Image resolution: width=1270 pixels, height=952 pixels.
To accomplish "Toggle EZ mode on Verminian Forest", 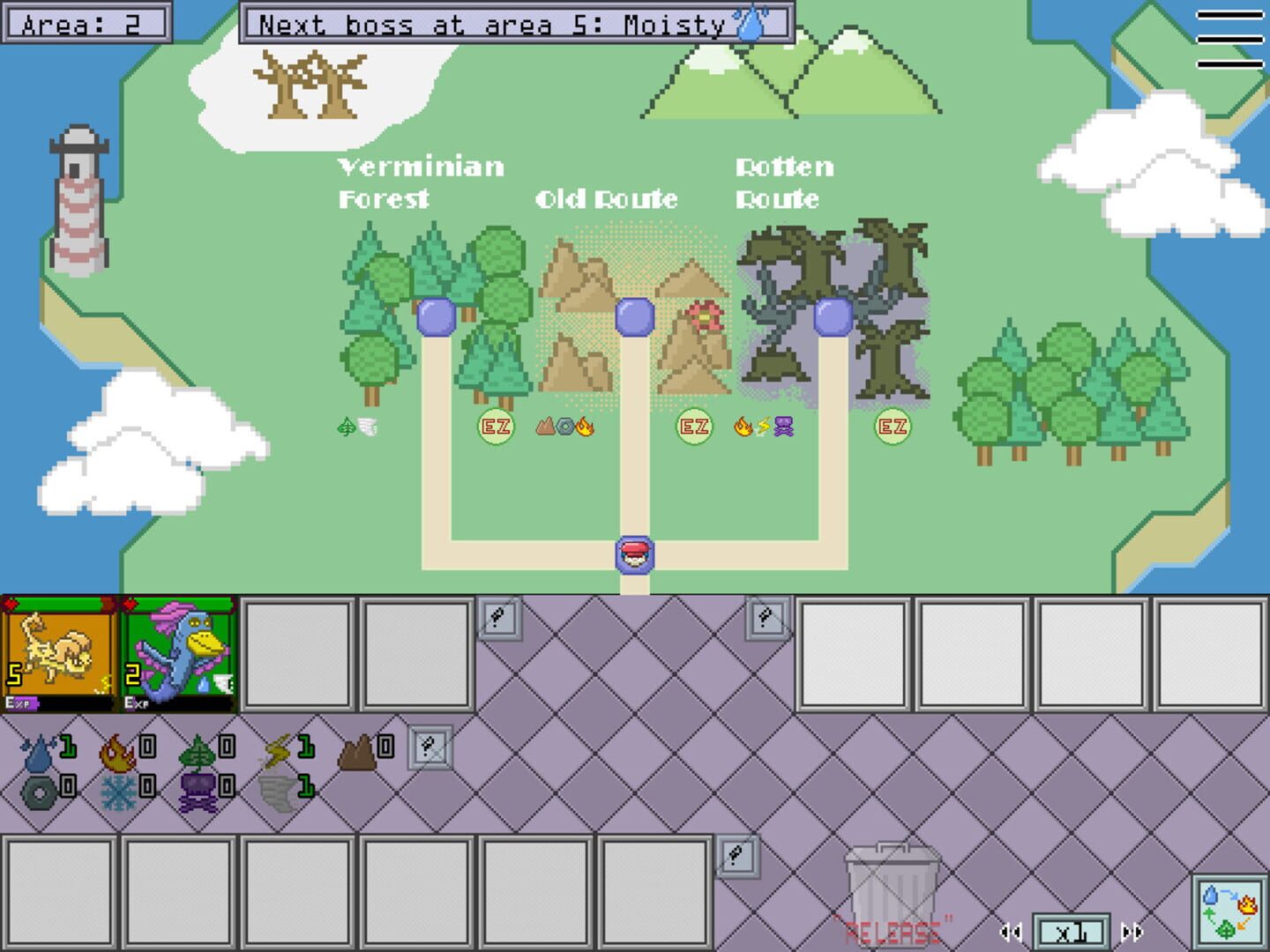I will click(x=494, y=427).
